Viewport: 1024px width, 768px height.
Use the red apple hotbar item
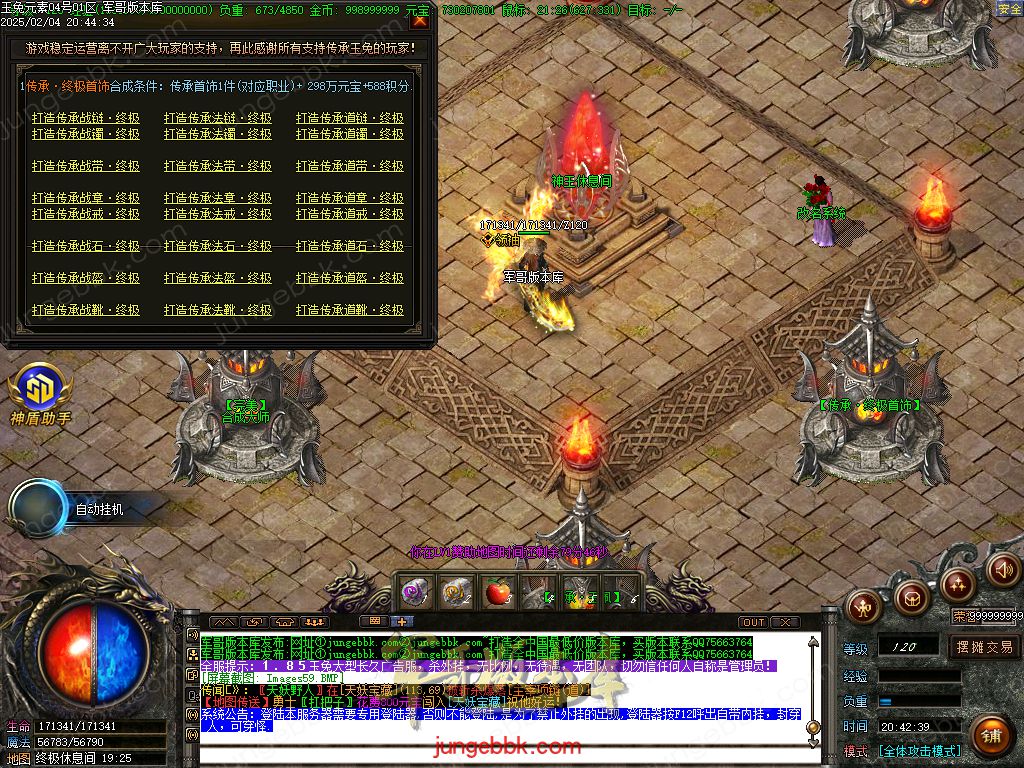coord(497,593)
